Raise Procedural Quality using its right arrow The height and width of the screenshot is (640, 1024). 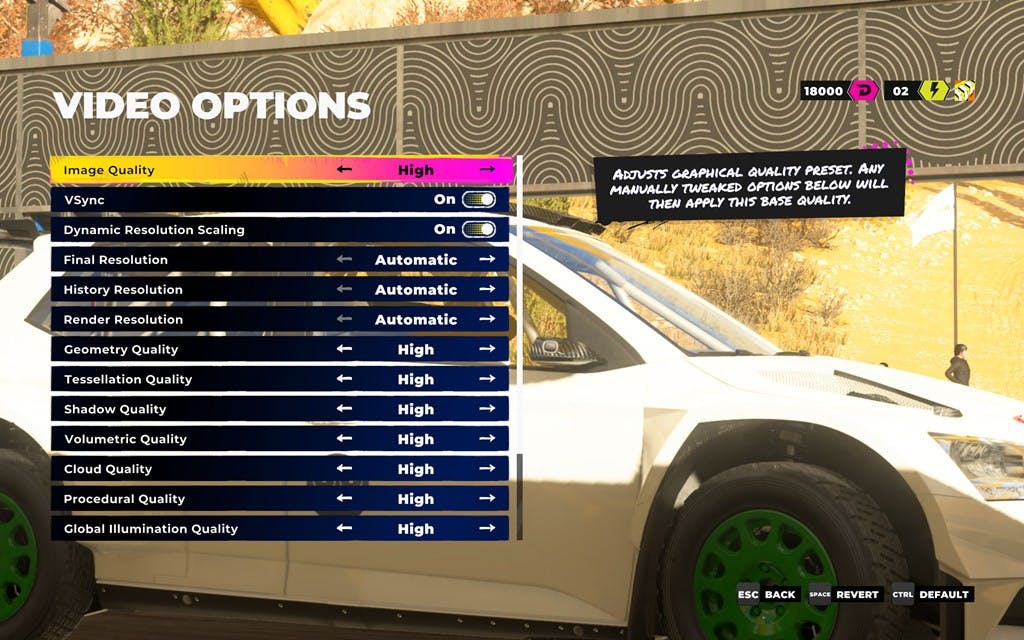coord(487,499)
